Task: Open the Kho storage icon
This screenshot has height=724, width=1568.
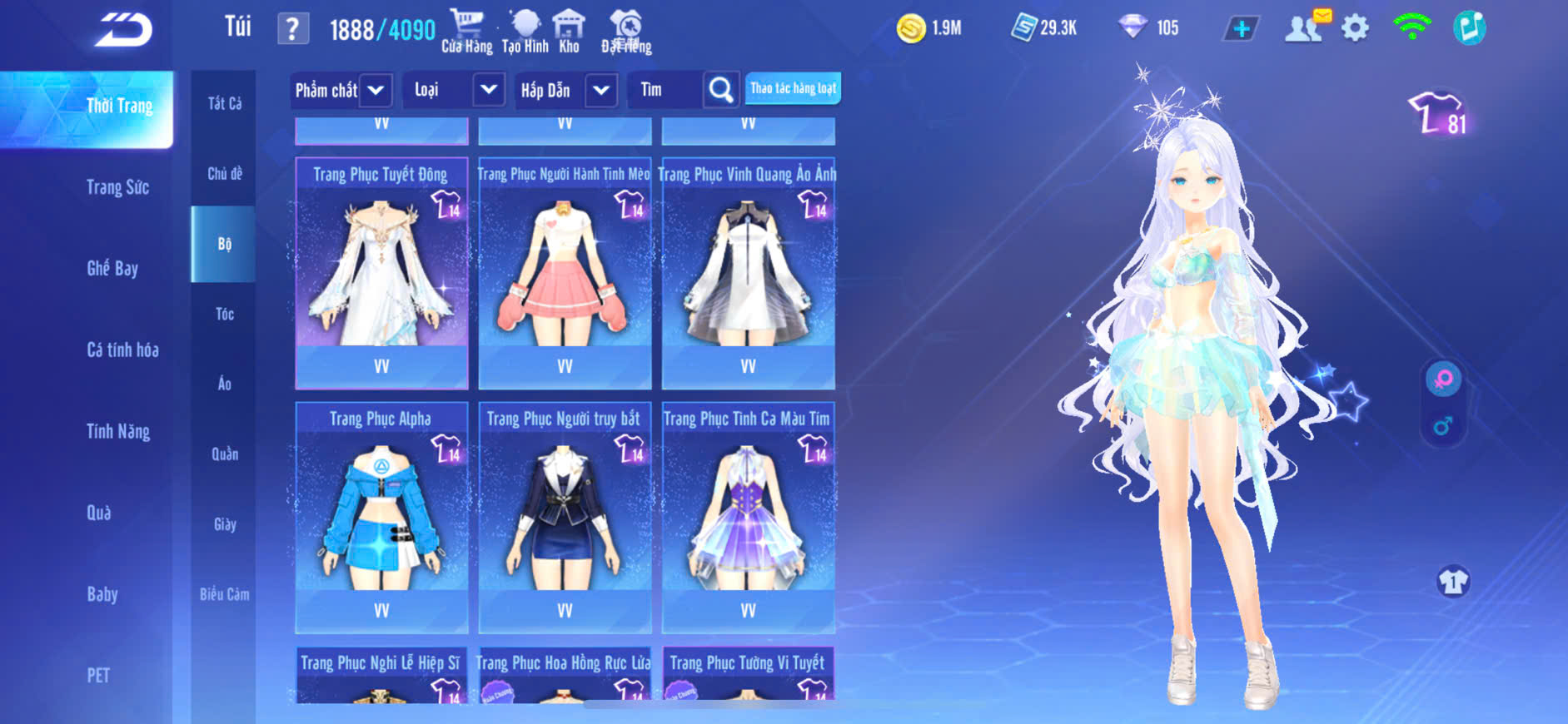Action: pos(569,32)
